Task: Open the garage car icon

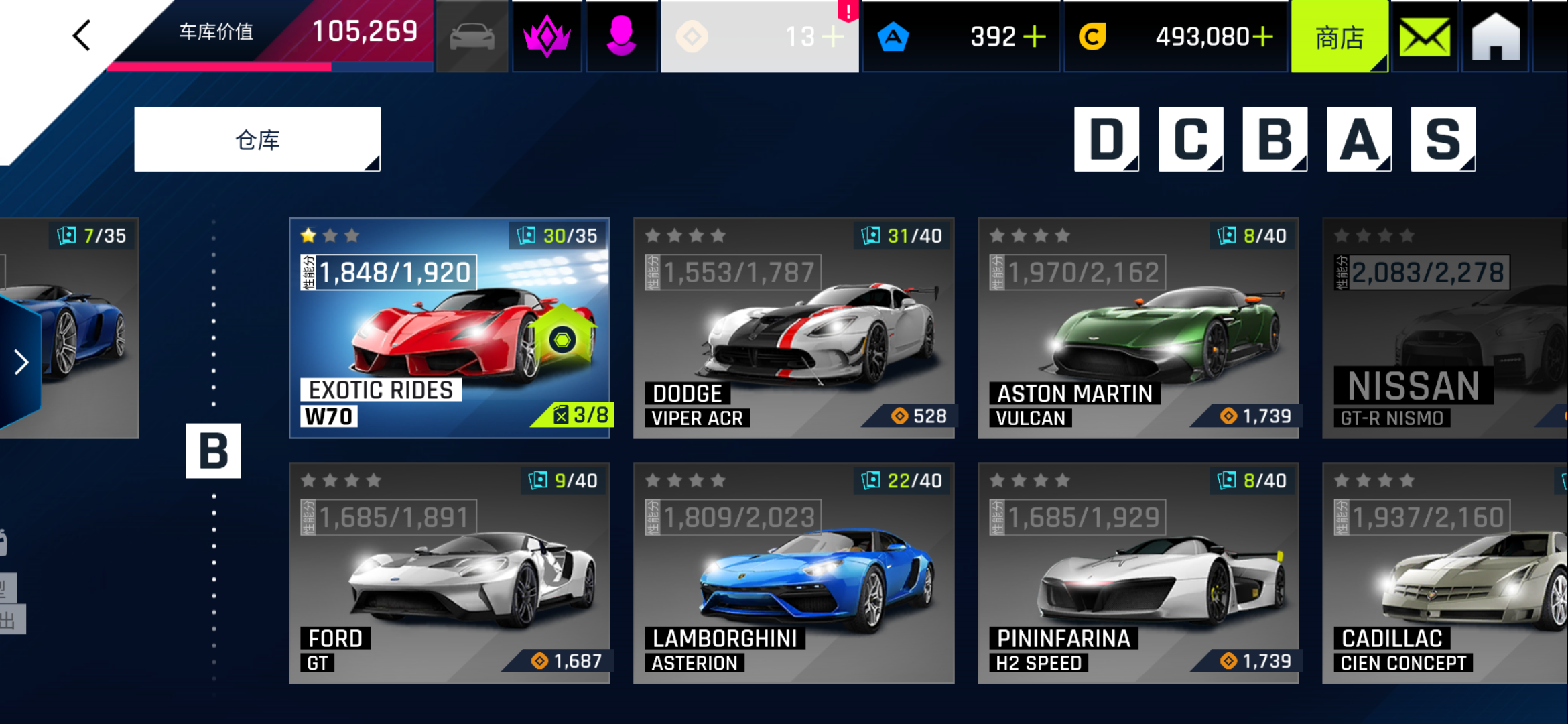Action: 472,37
